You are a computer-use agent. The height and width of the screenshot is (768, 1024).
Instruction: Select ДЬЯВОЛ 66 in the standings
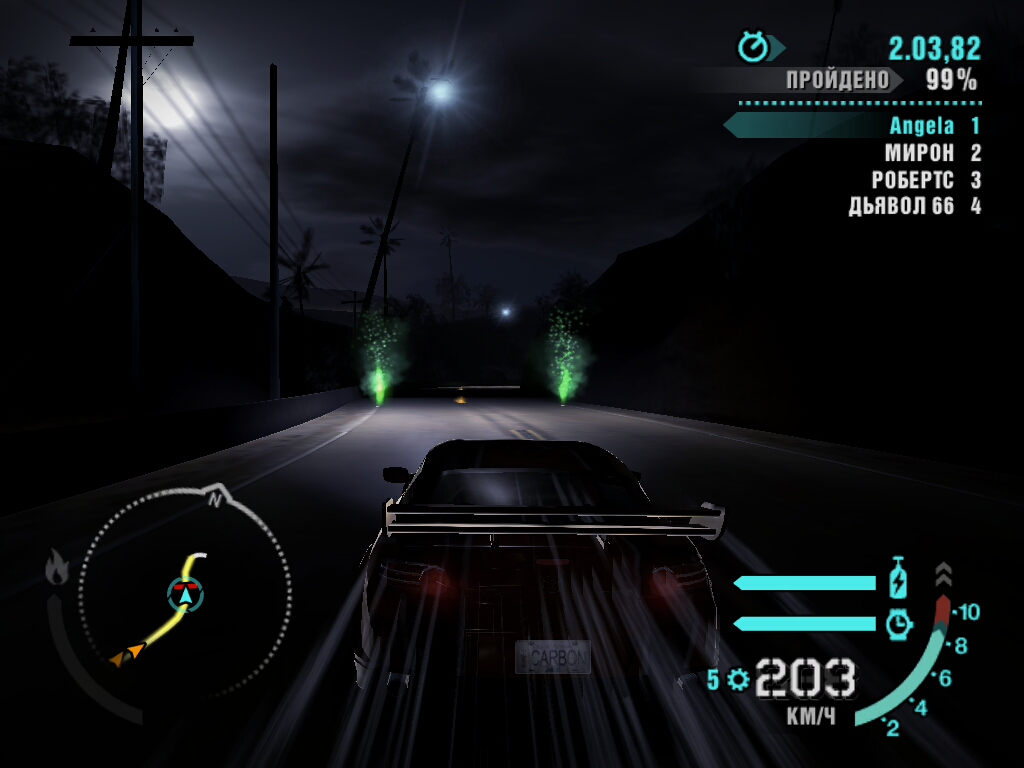click(x=904, y=207)
